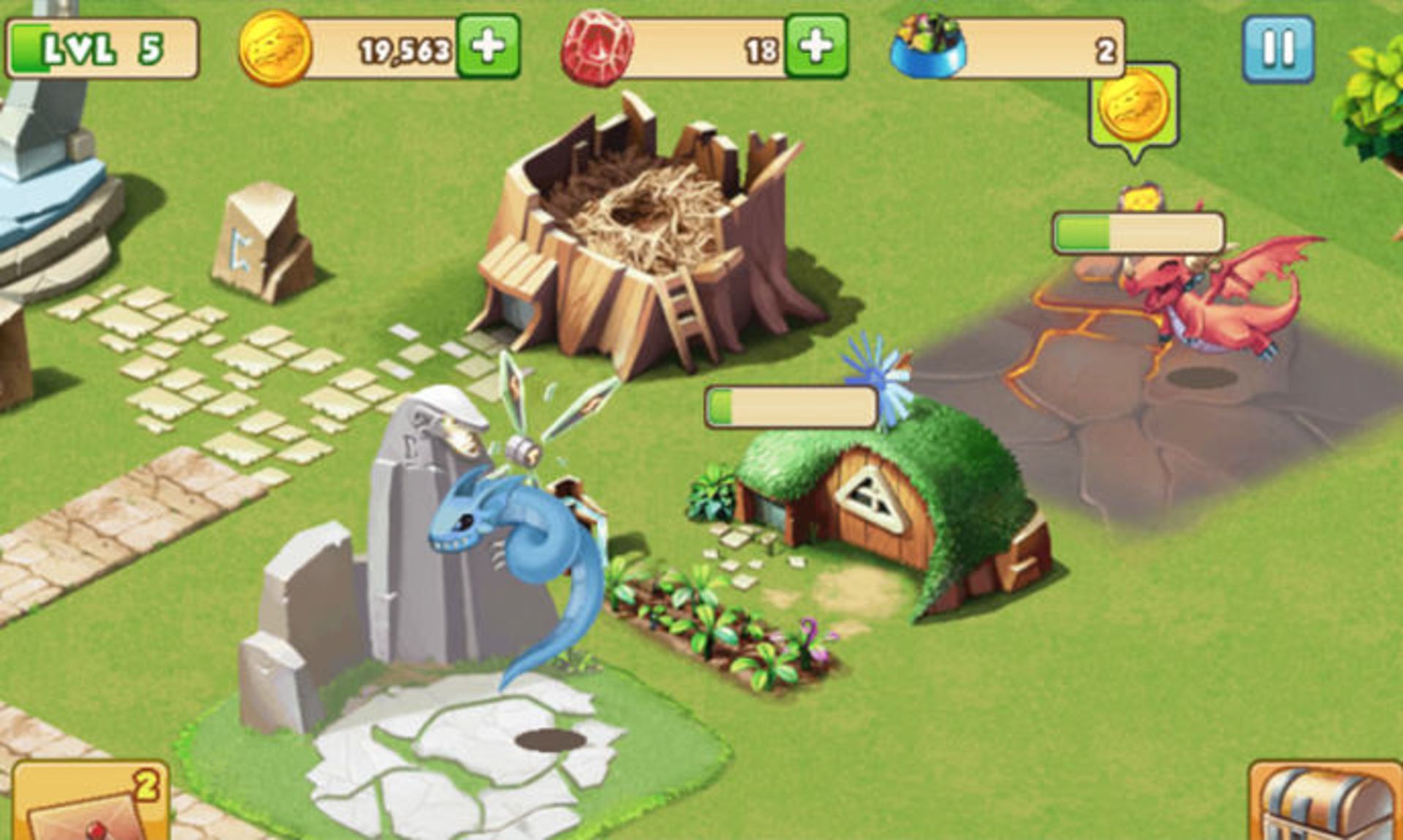This screenshot has height=840, width=1403.
Task: Tap the LVL 5 level badge
Action: (102, 46)
